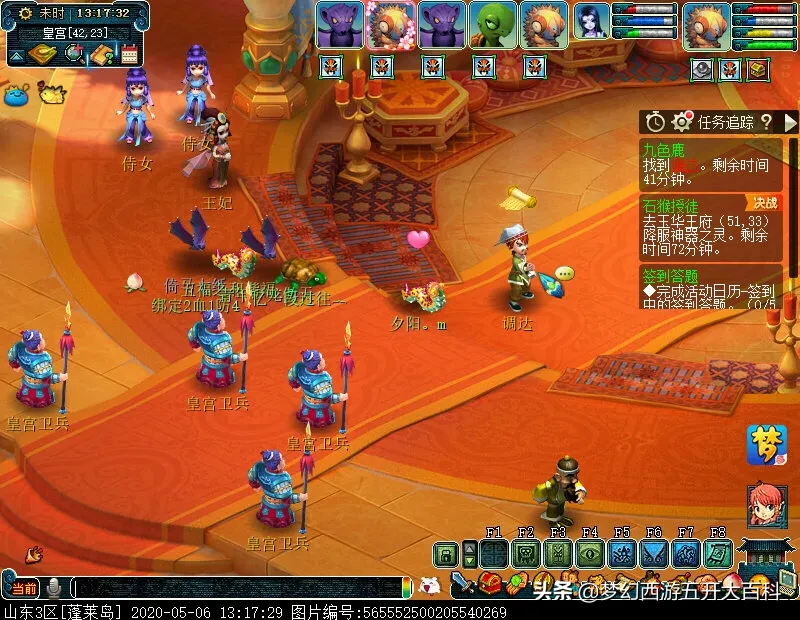The image size is (800, 620).
Task: Open your own spiky-haired character portrait
Action: [706, 25]
